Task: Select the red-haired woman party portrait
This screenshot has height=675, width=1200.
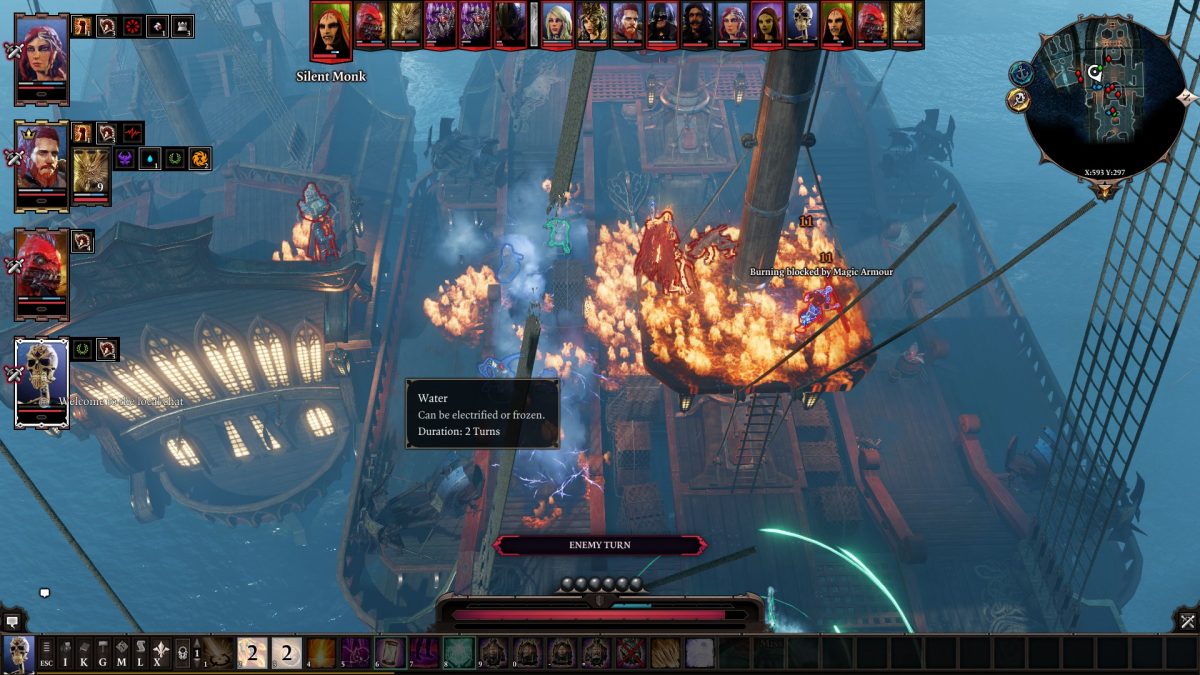Action: click(42, 57)
